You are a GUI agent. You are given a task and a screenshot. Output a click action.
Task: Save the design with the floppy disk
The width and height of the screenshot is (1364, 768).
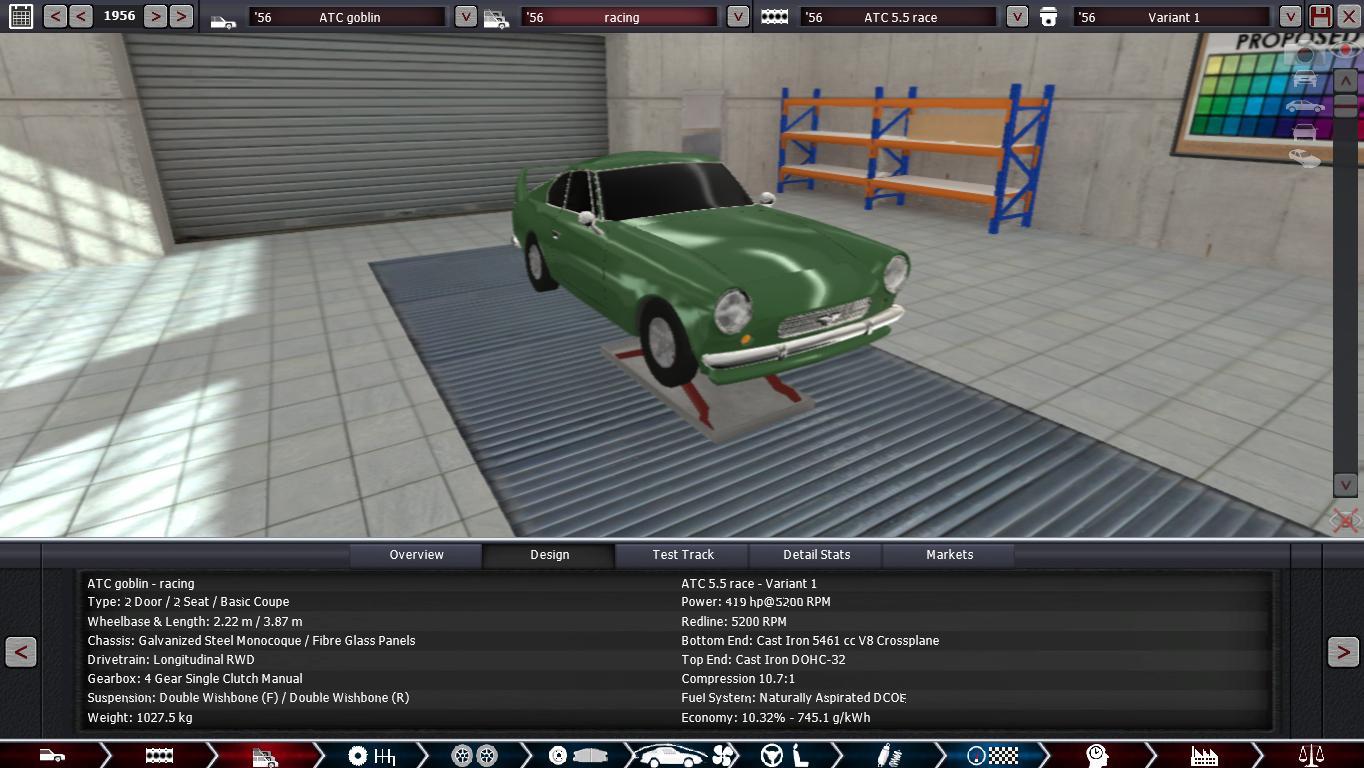click(1320, 17)
